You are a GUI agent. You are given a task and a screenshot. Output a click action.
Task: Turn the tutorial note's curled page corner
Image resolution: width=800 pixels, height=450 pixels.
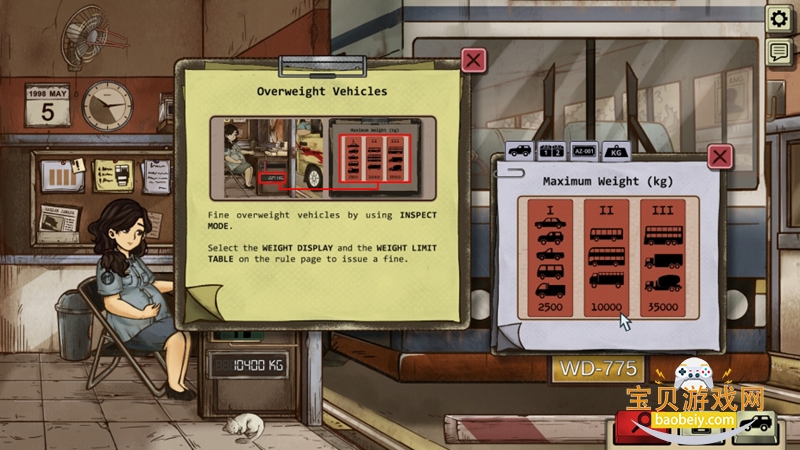click(203, 299)
